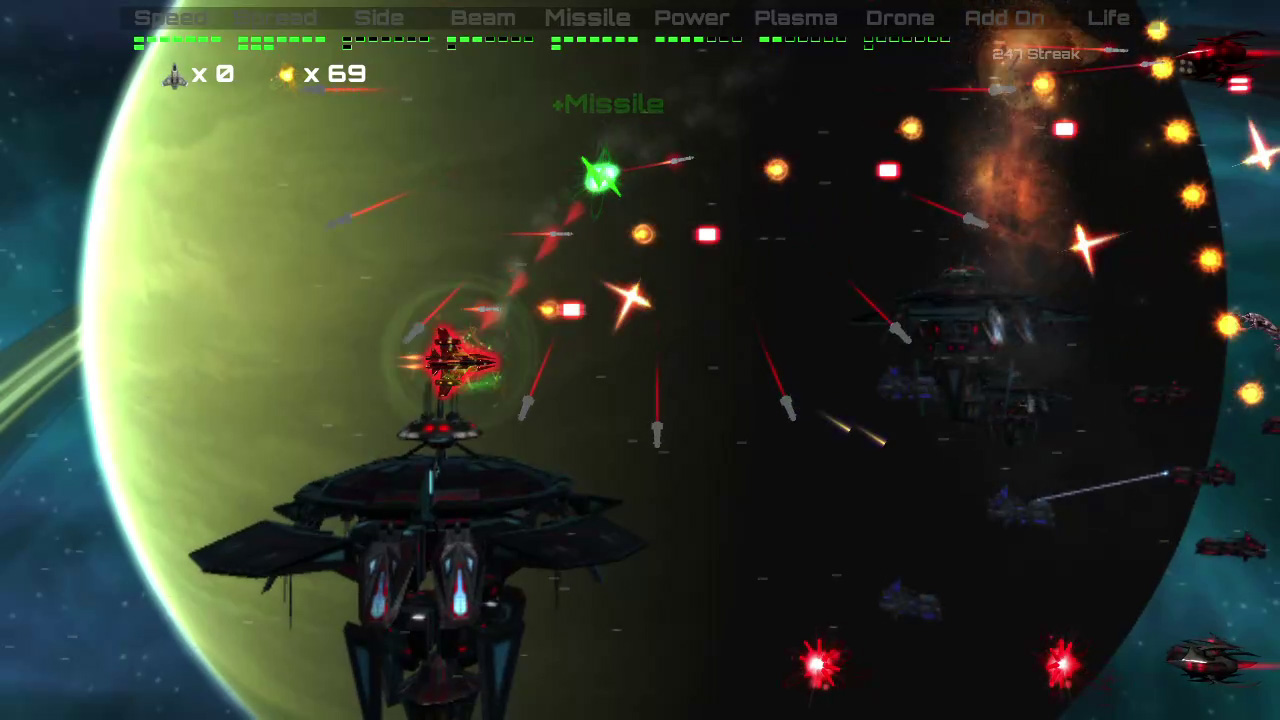Select the player ship atop the station
This screenshot has height=720, width=1280.
click(455, 360)
